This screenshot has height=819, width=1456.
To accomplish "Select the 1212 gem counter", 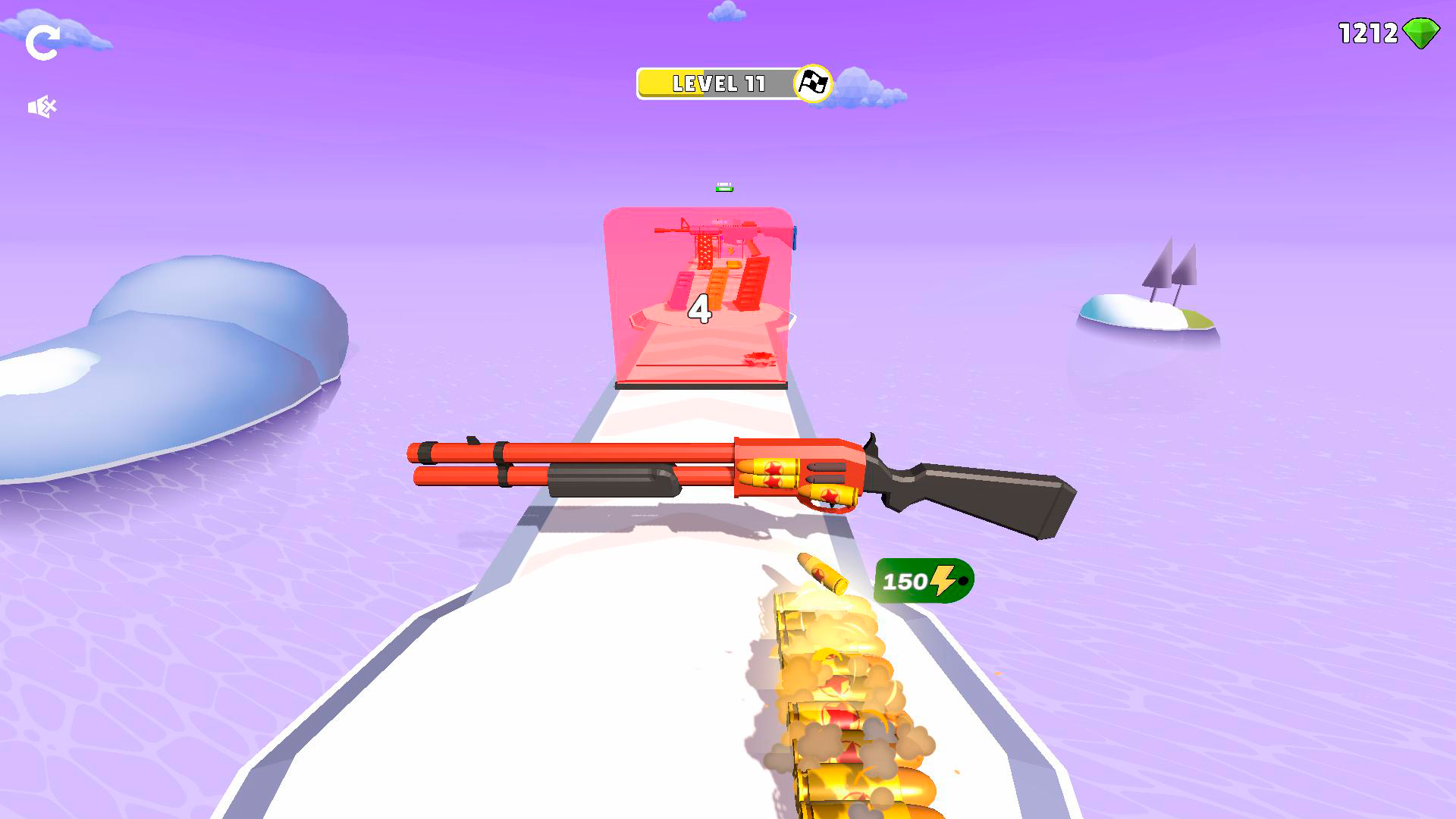I will pos(1369,33).
